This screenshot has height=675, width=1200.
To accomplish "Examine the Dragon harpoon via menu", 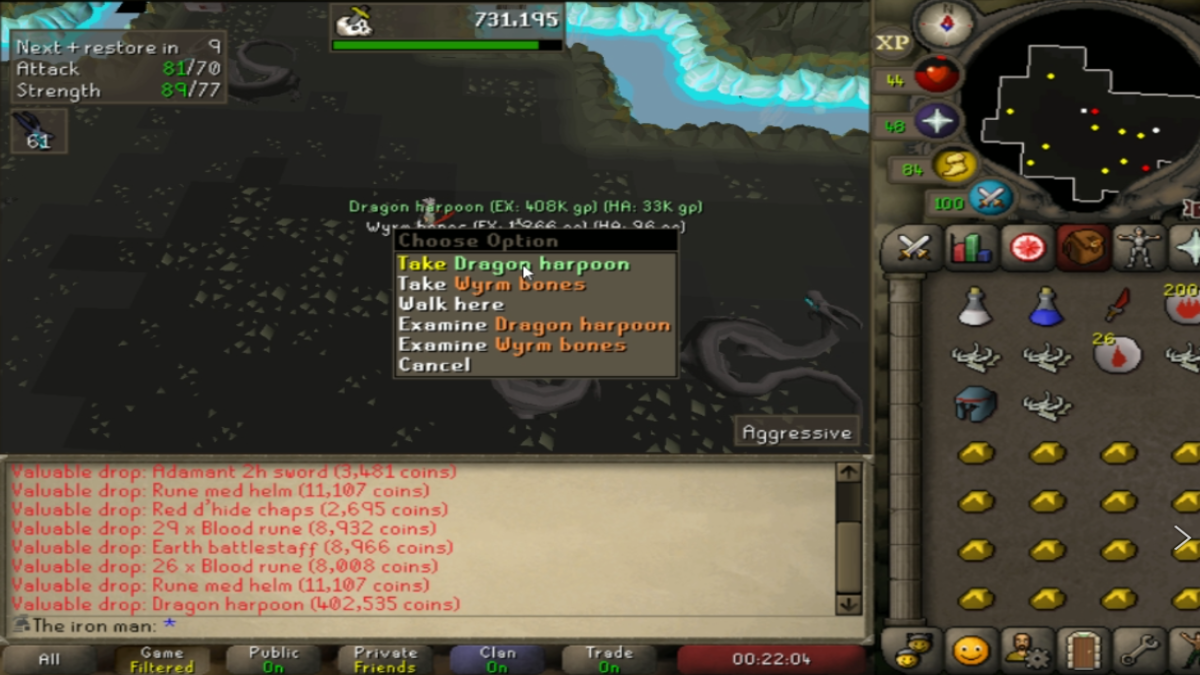I will [x=534, y=324].
